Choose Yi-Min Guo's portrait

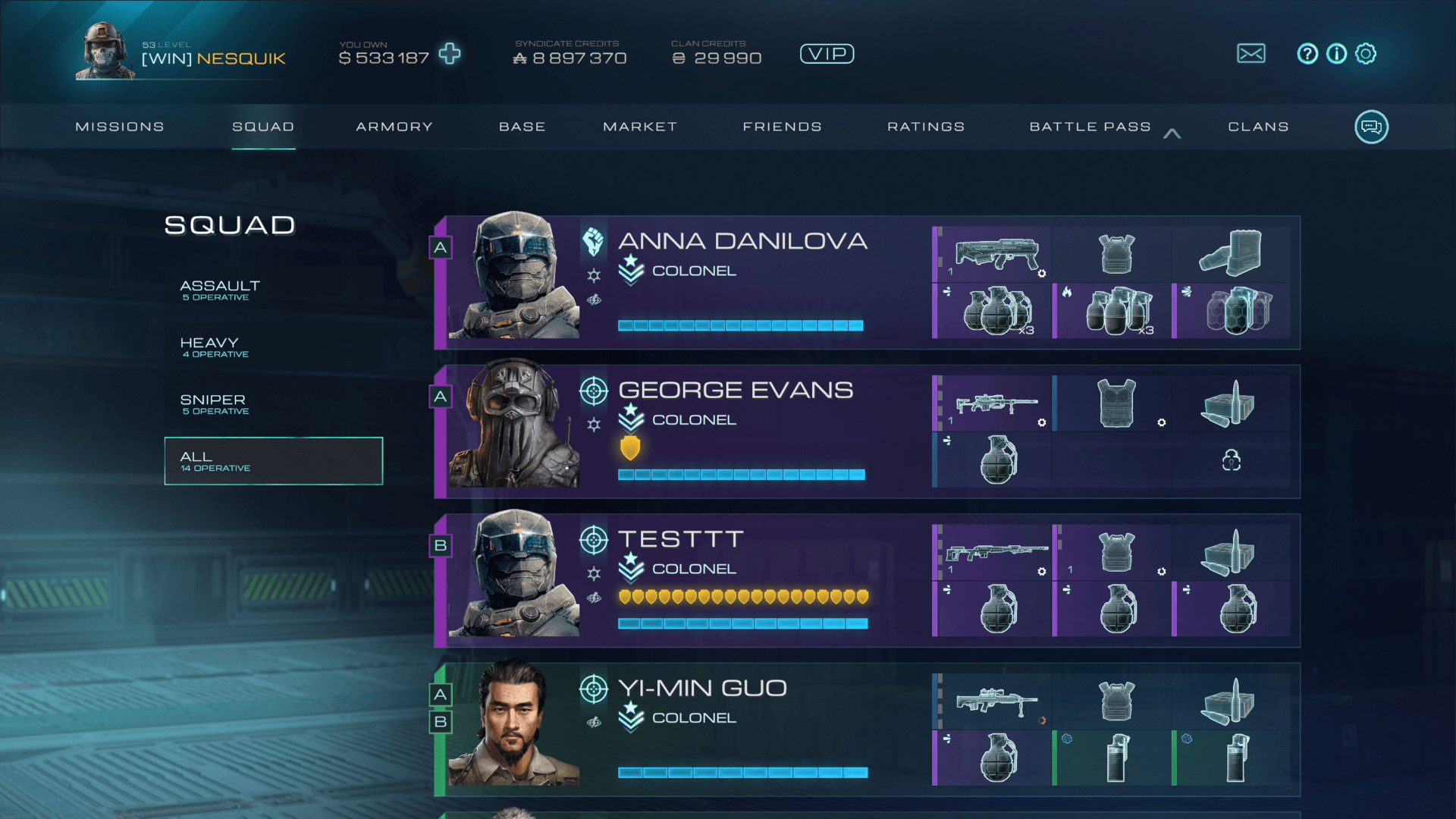513,724
